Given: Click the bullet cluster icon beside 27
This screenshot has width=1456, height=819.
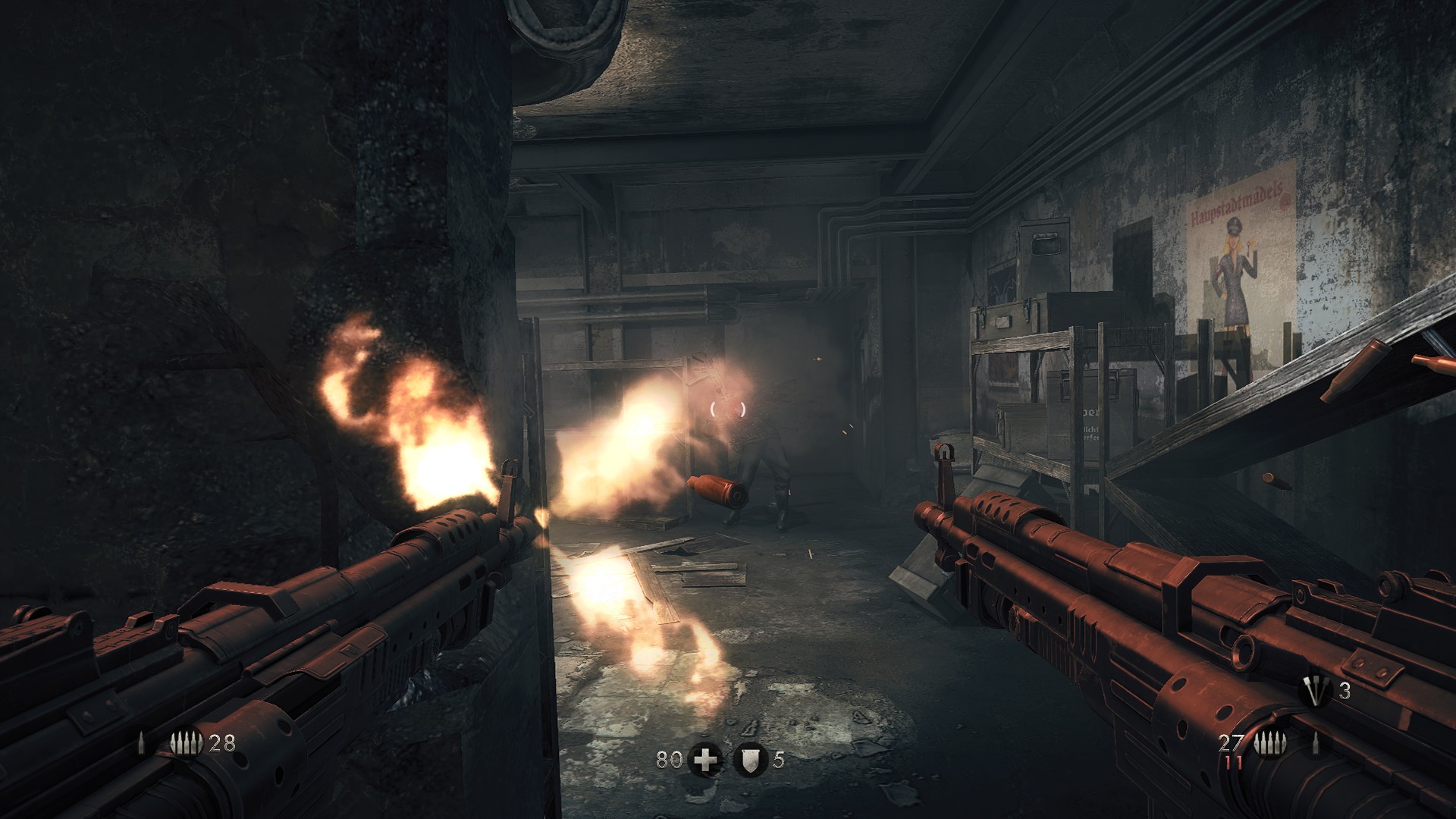Looking at the screenshot, I should point(1268,744).
